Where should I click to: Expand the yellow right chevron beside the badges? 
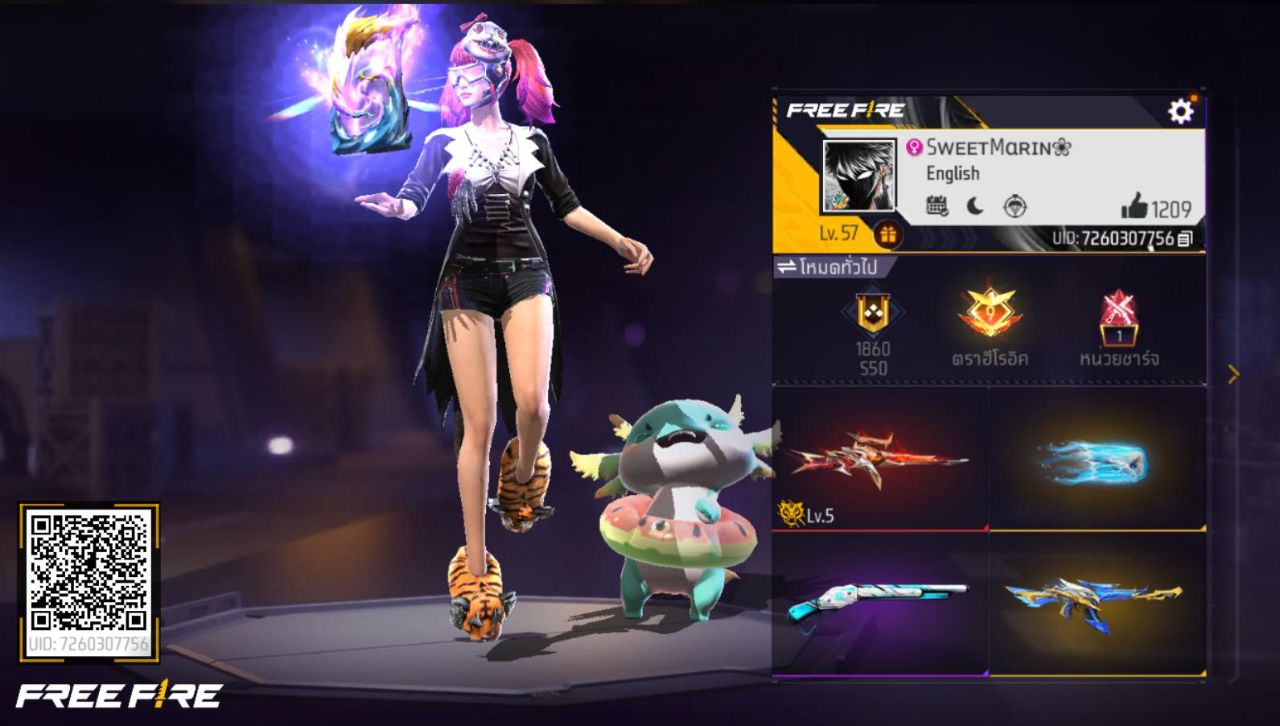pyautogui.click(x=1233, y=373)
